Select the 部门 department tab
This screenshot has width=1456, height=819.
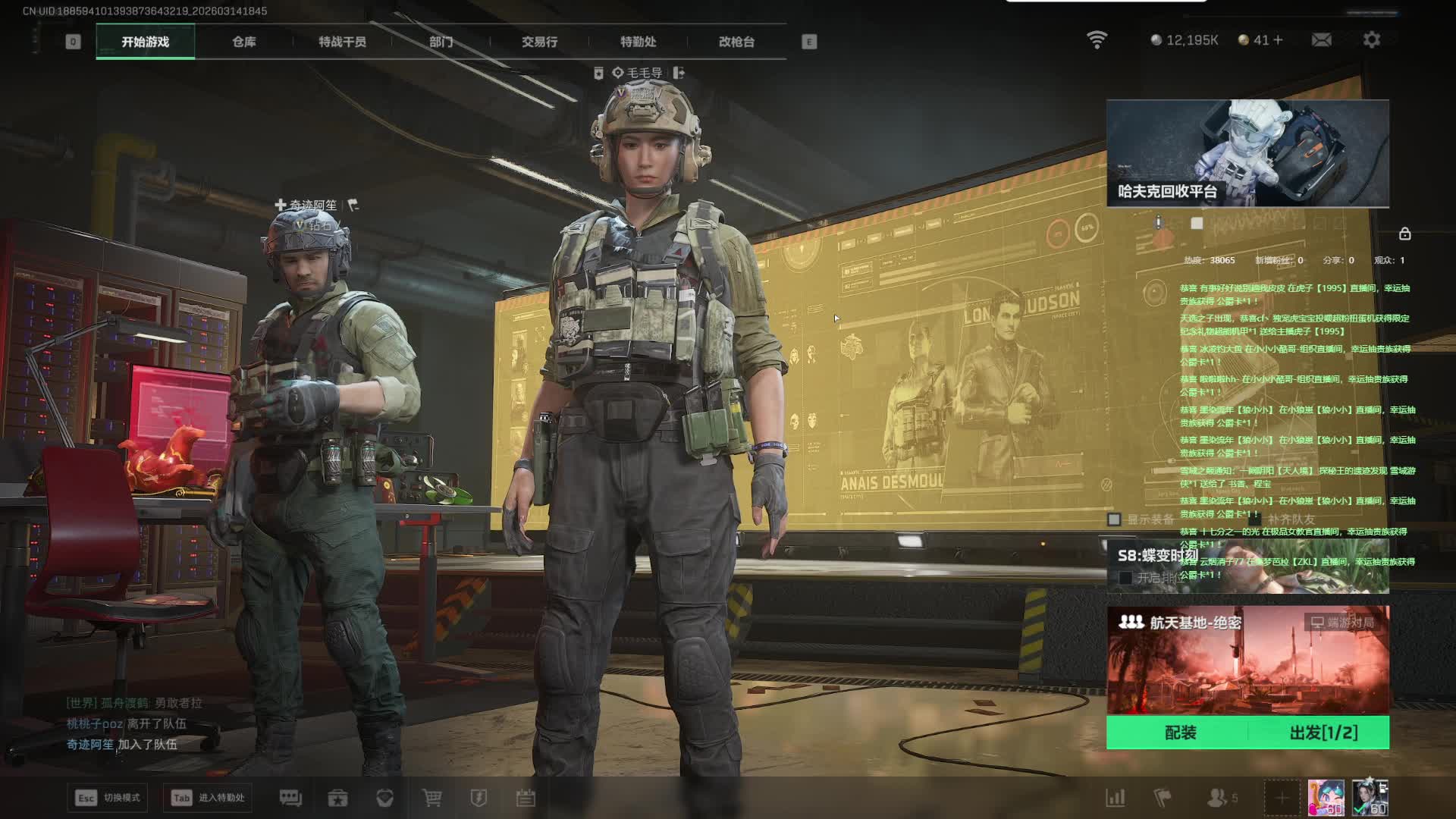(441, 42)
